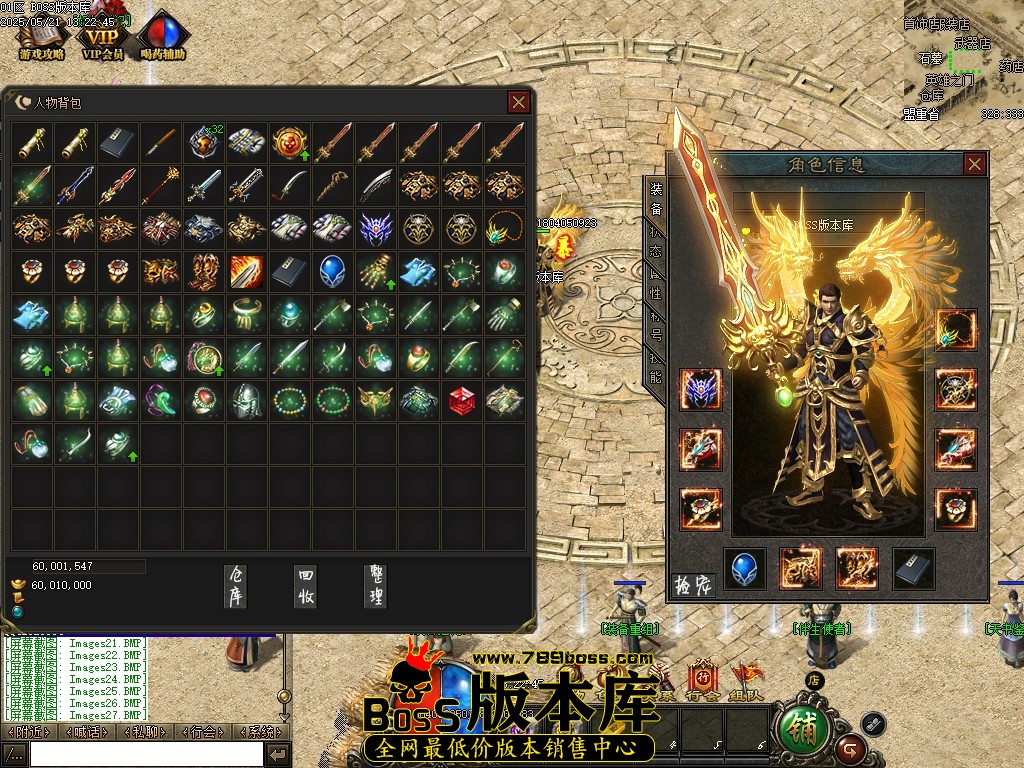Viewport: 1024px width, 768px height.
Task: Open the warehouse (仓库) from the backpack
Action: tap(235, 585)
